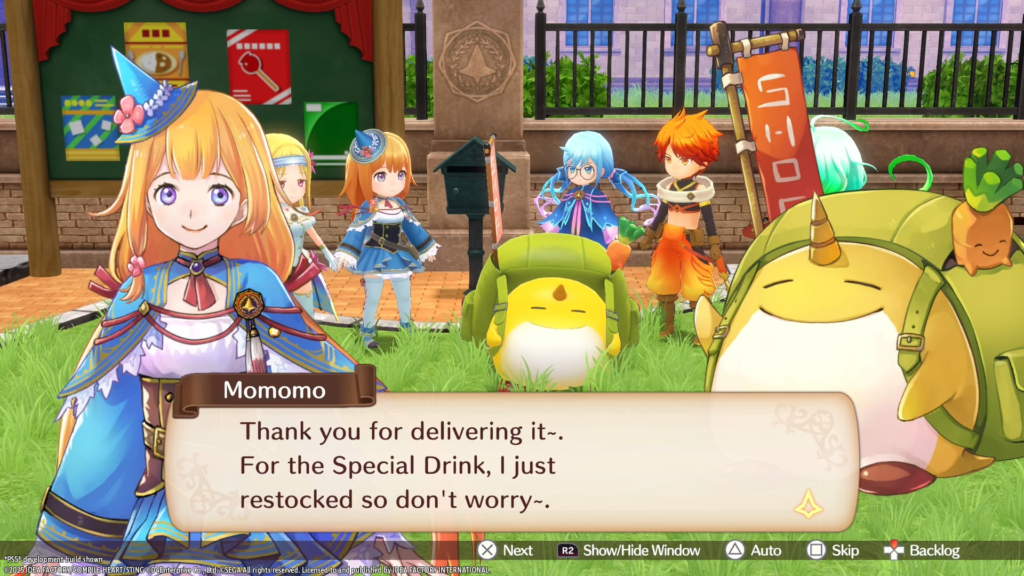Click the diamond continue indicator in dialogue
The image size is (1024, 576).
click(808, 504)
